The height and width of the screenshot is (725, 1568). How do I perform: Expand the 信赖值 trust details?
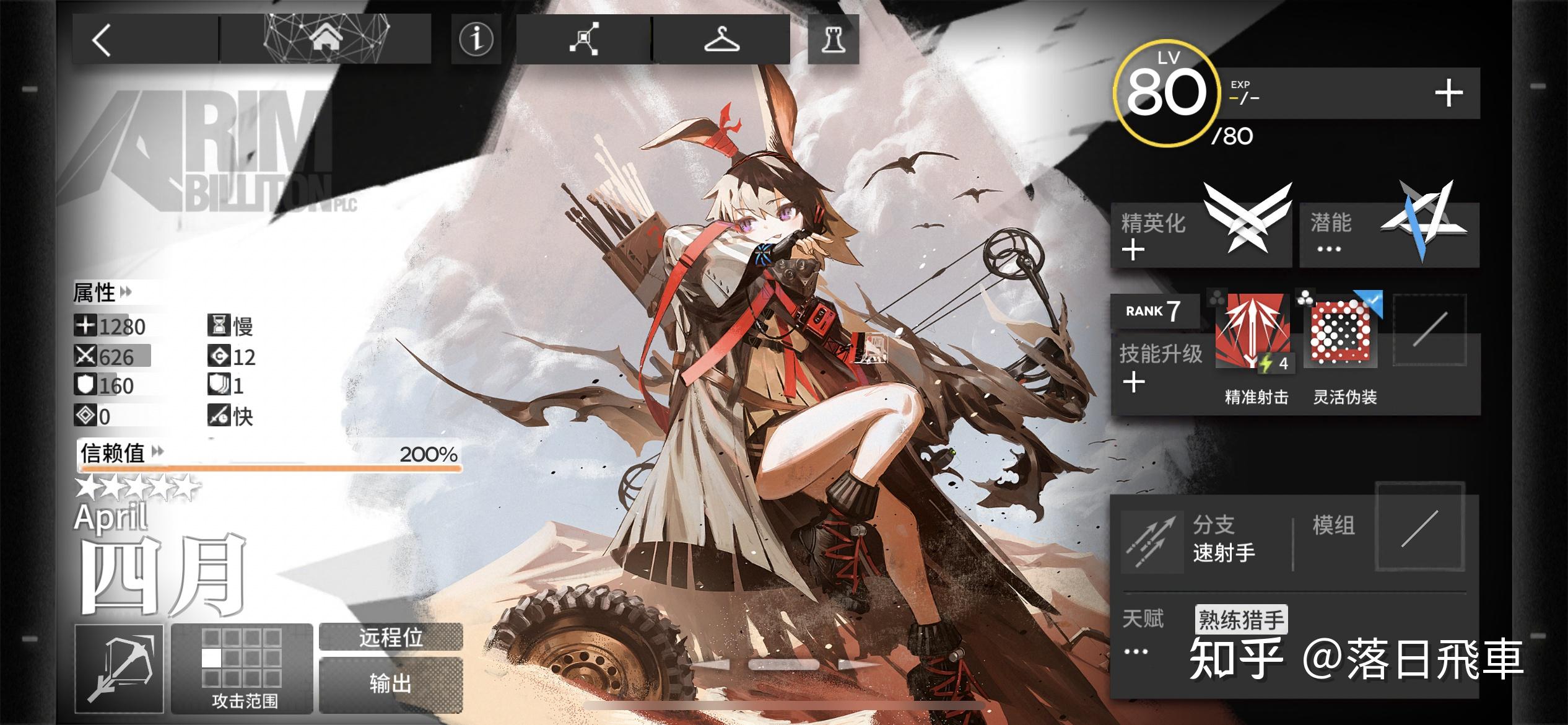coord(122,453)
